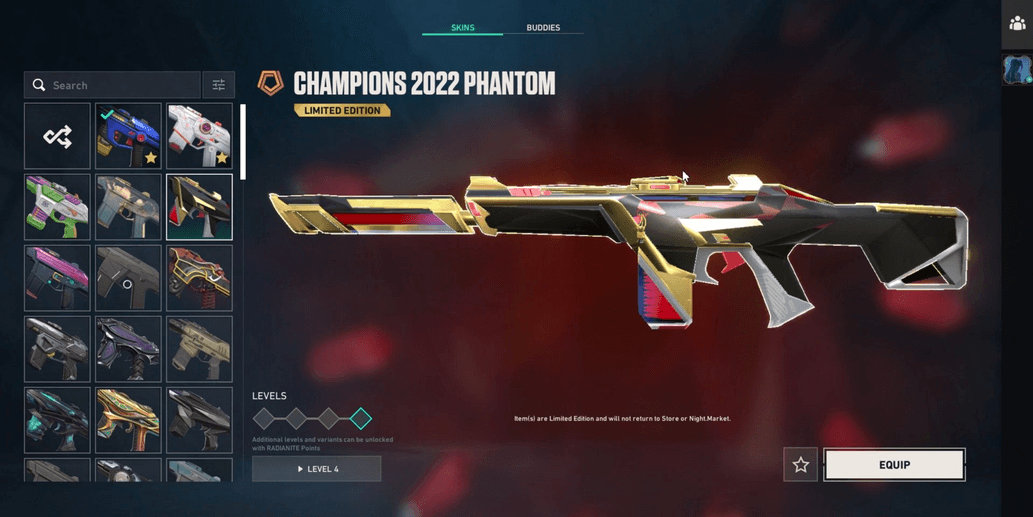The height and width of the screenshot is (517, 1033).
Task: Open the skin filter options
Action: (218, 85)
